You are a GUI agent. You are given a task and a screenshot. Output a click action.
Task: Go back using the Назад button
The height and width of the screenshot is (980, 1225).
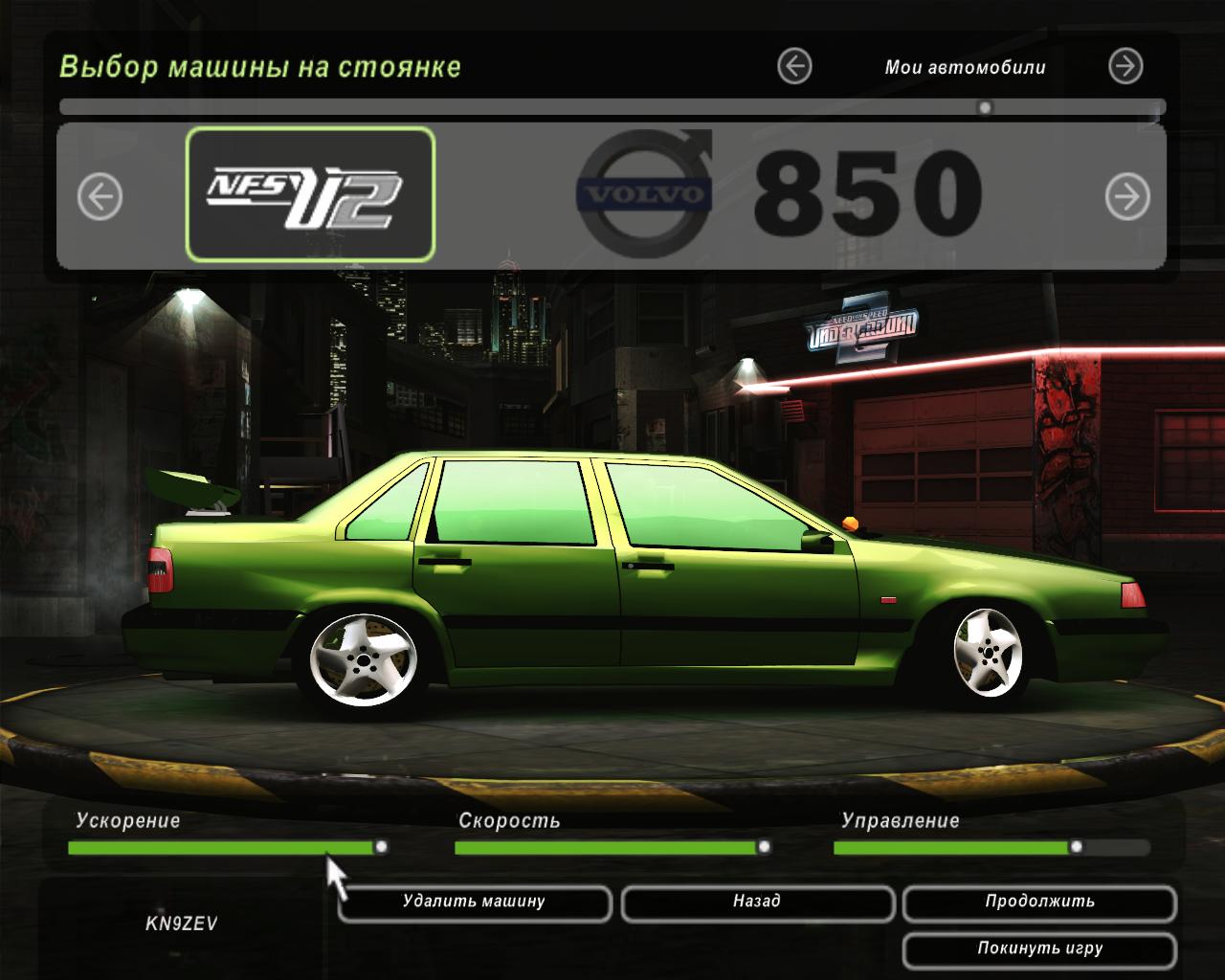click(x=757, y=902)
